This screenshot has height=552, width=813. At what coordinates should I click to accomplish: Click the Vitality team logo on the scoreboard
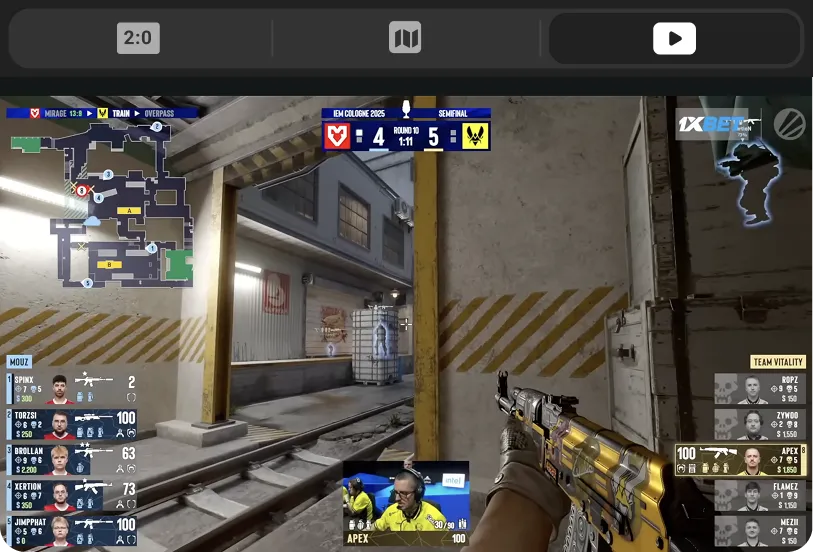(x=475, y=136)
